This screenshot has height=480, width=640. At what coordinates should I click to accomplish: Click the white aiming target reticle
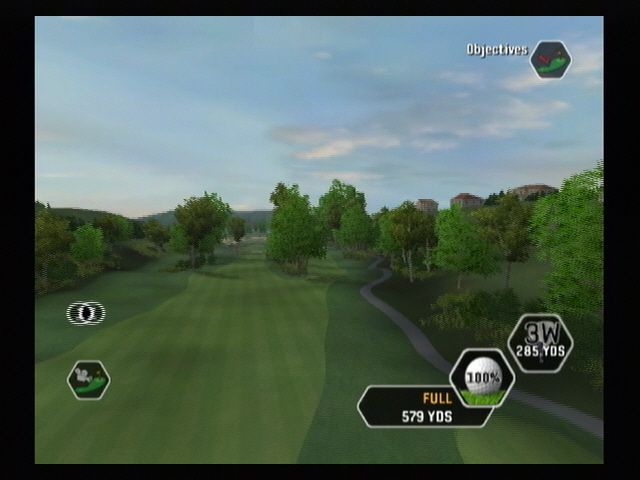coord(86,313)
